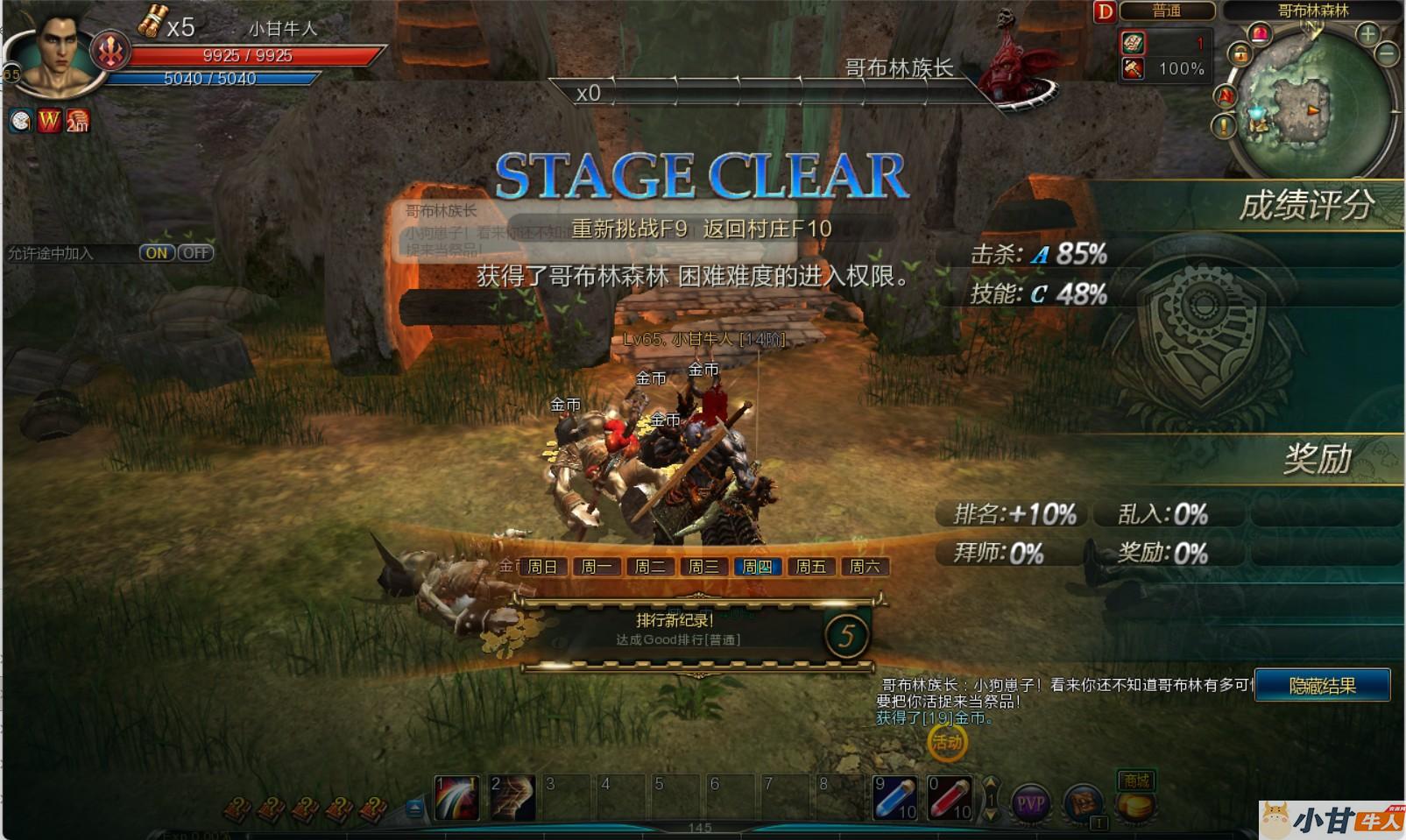Image resolution: width=1406 pixels, height=840 pixels.
Task: Click the 隐藏结果 hide results button
Action: [1322, 685]
